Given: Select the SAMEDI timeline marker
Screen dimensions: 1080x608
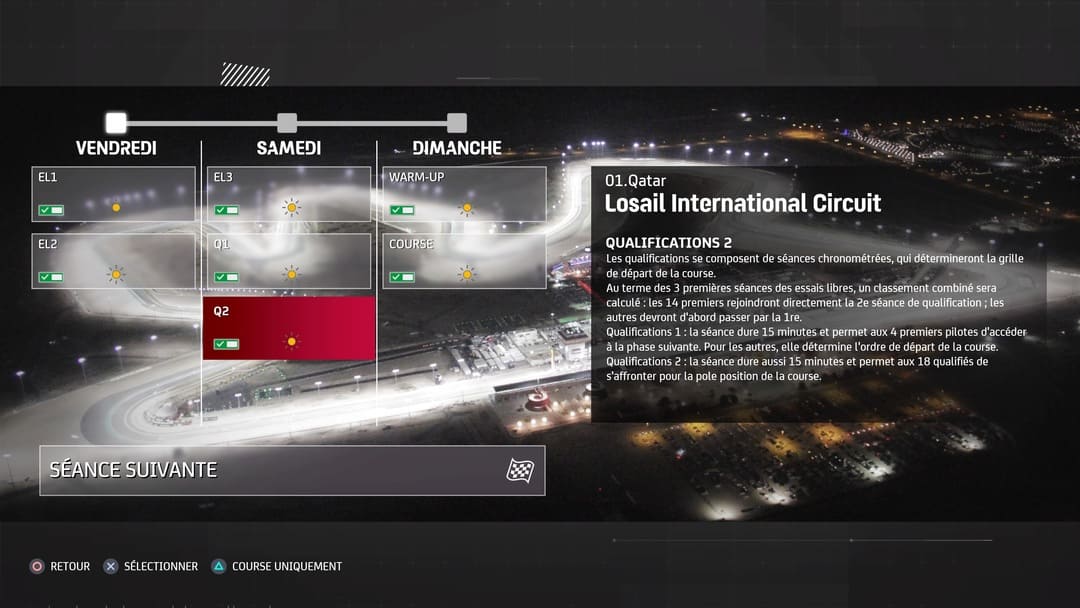Looking at the screenshot, I should tap(287, 123).
